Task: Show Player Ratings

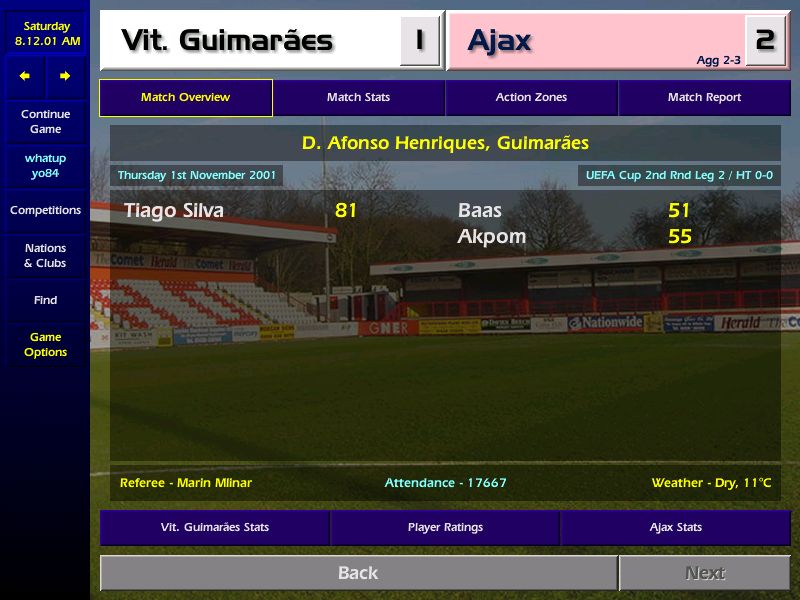Action: tap(445, 527)
